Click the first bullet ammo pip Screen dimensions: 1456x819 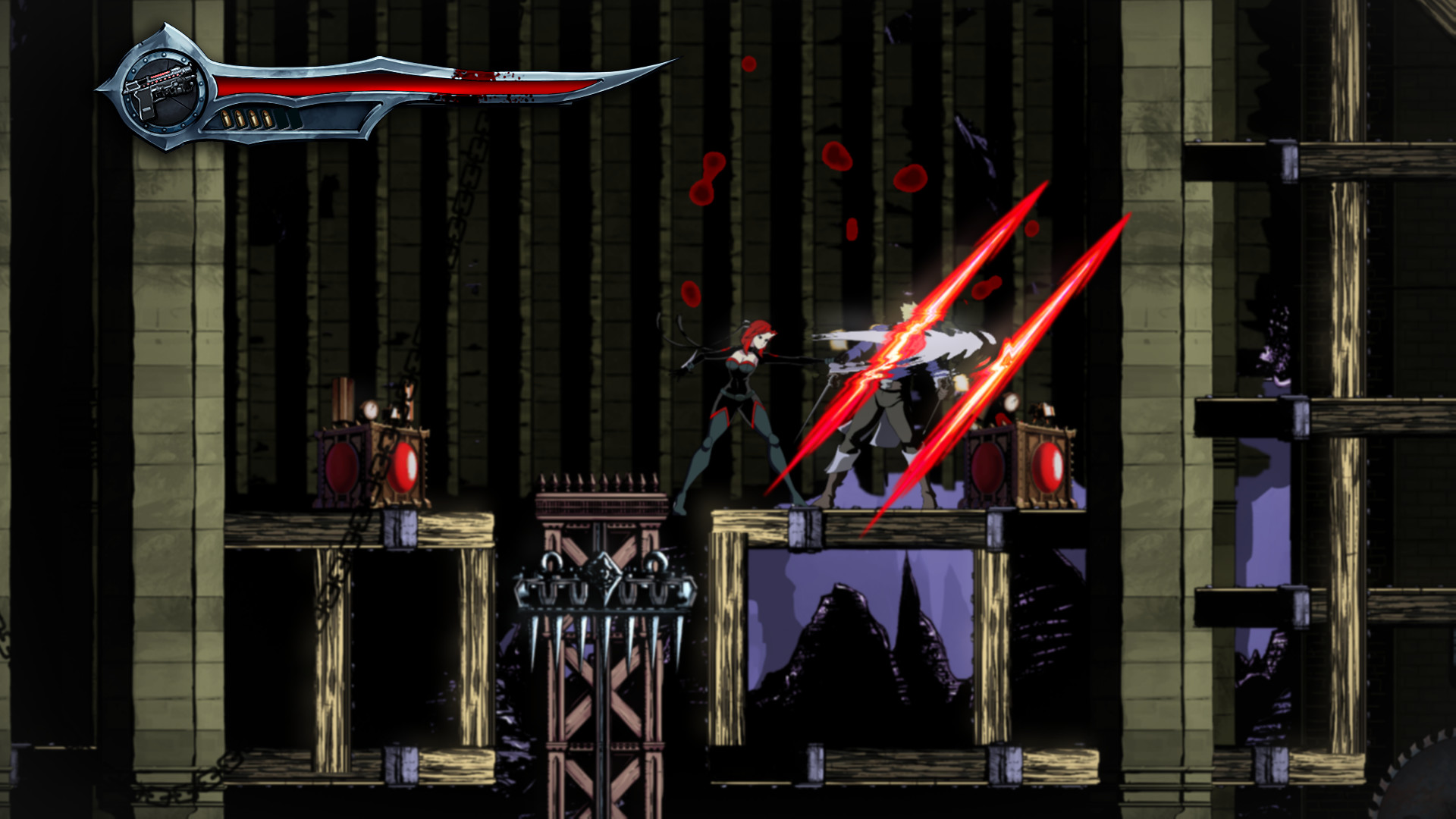(226, 119)
